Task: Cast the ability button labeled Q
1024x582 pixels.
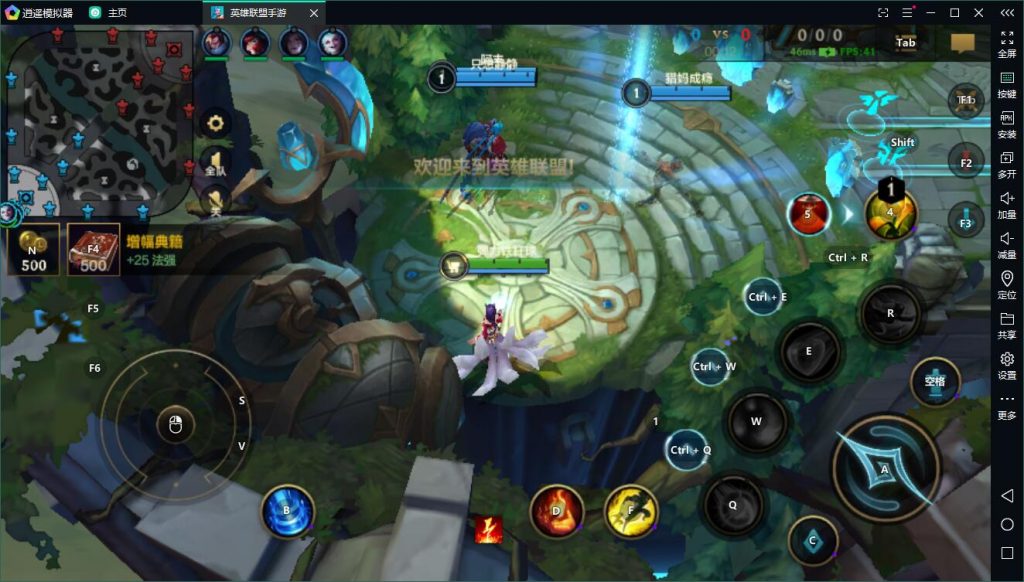Action: [x=733, y=505]
